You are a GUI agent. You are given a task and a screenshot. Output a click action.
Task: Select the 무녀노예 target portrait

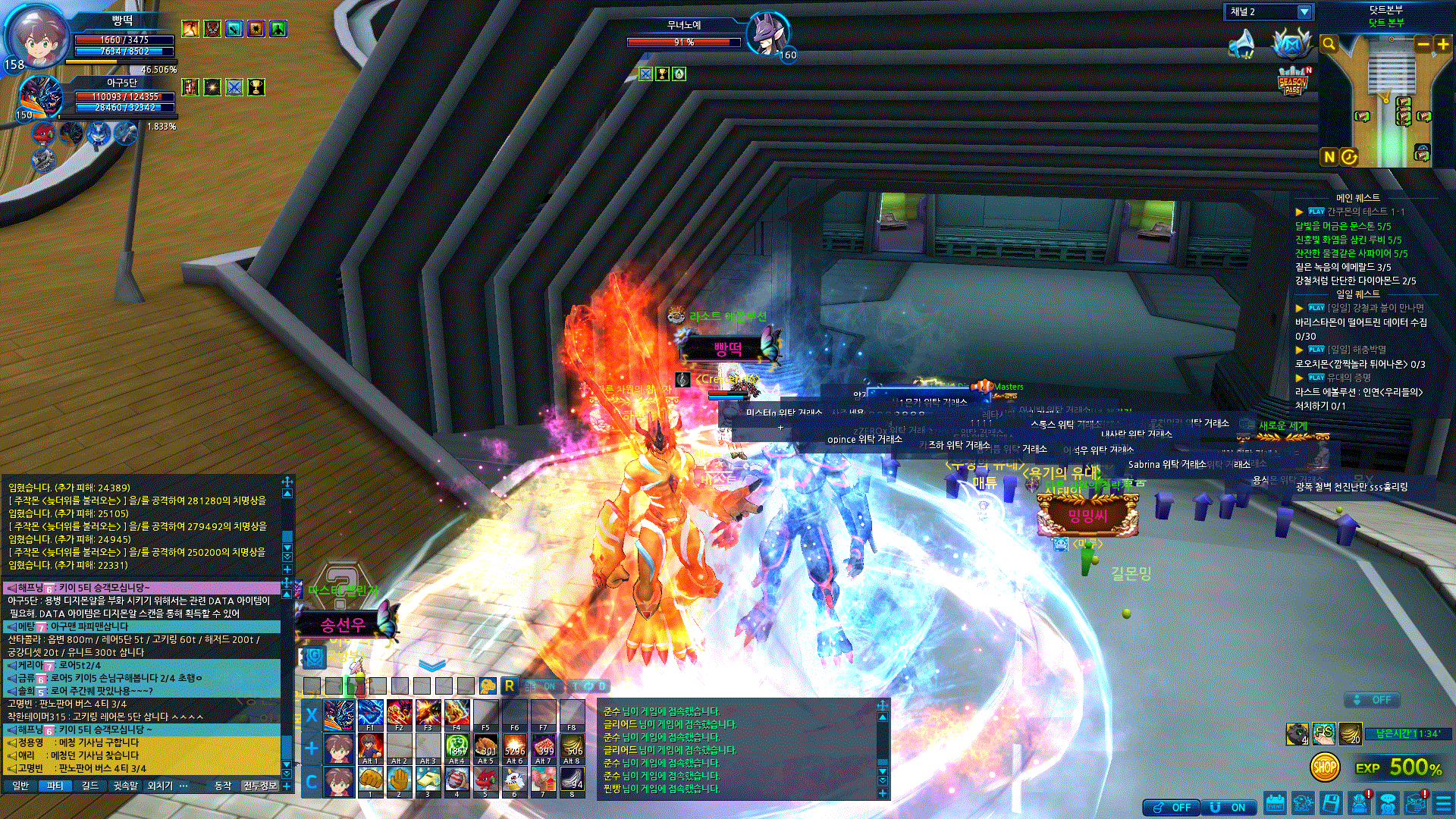[767, 33]
